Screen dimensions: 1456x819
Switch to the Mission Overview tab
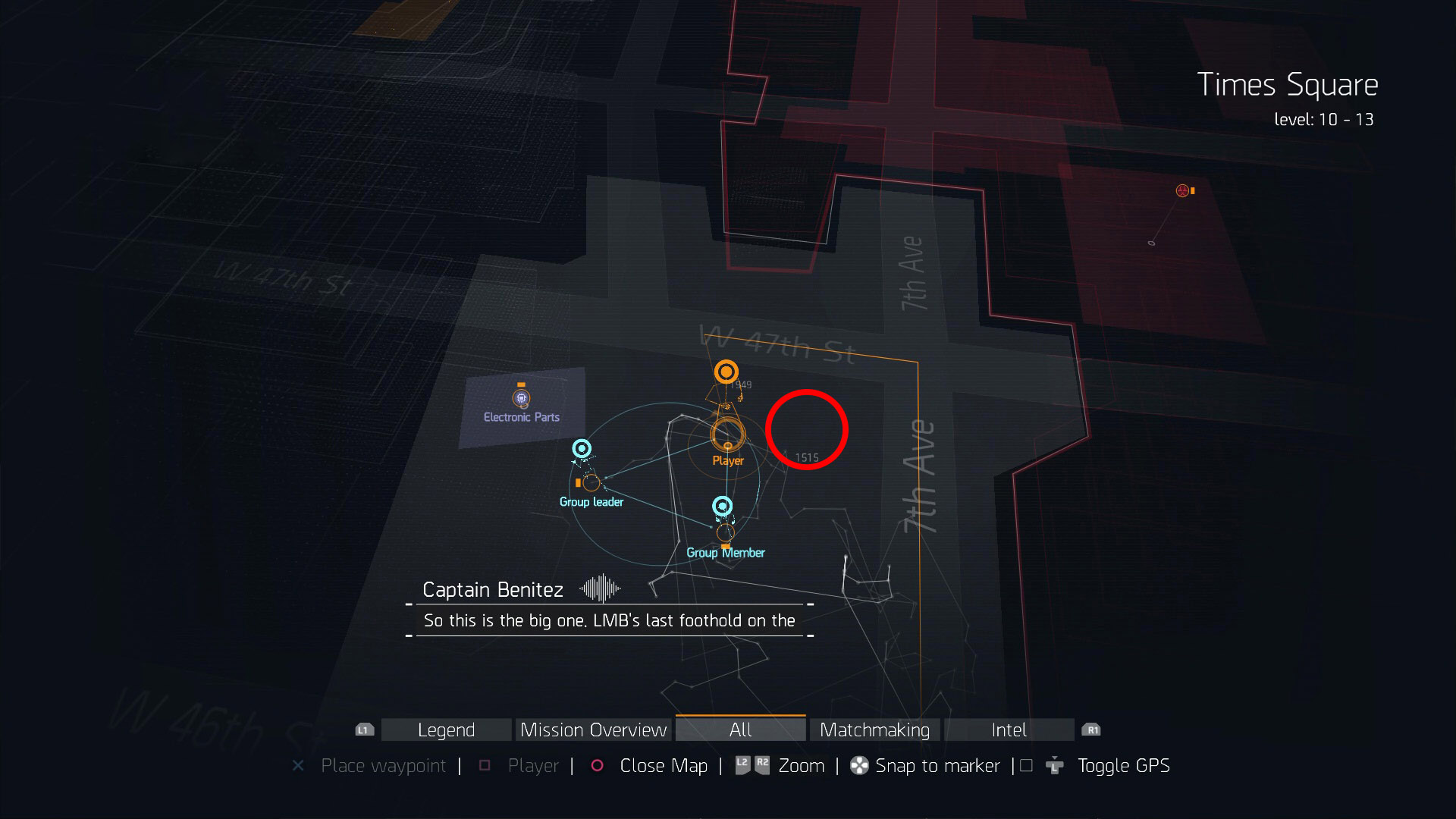[x=593, y=730]
